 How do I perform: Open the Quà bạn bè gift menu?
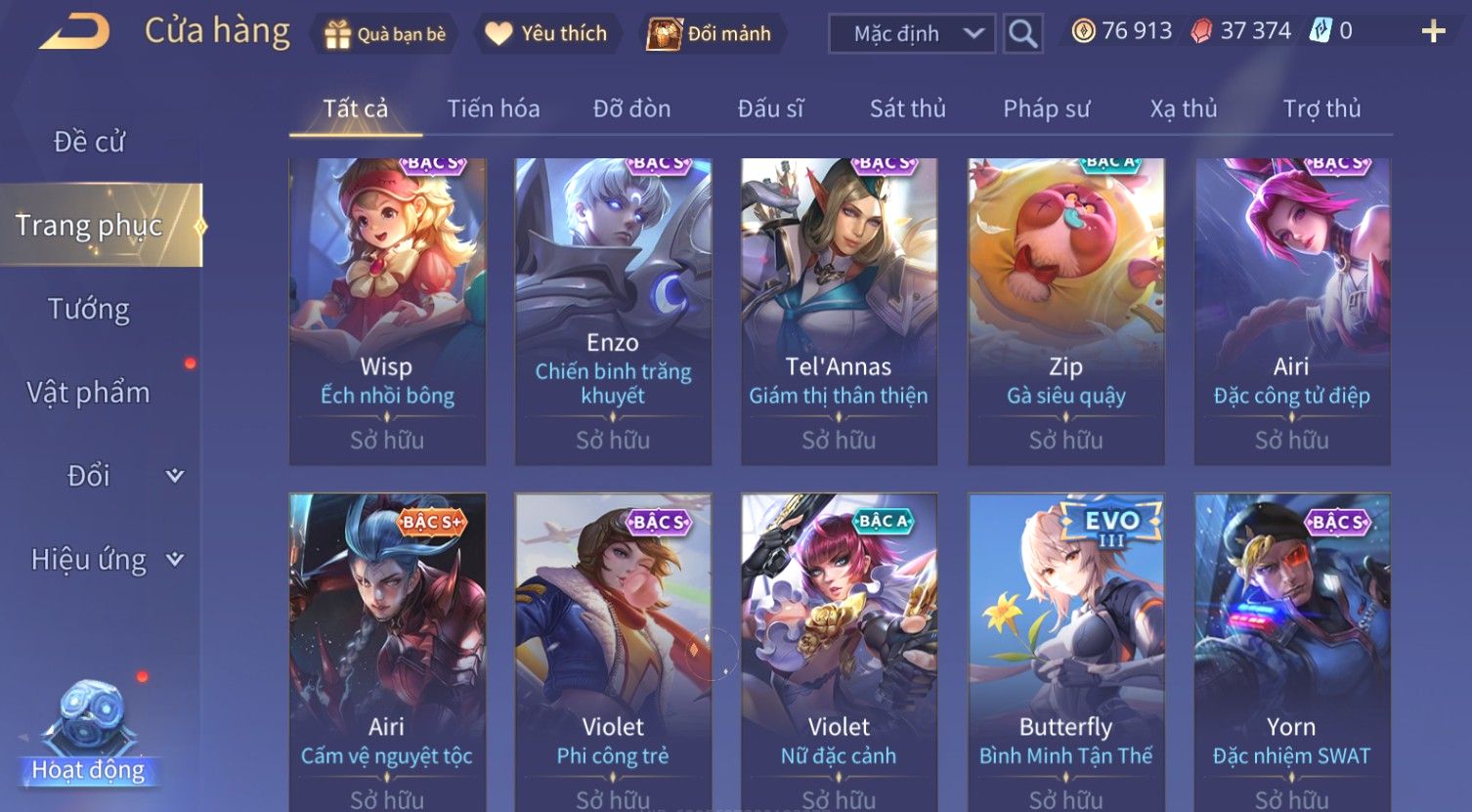(x=384, y=34)
